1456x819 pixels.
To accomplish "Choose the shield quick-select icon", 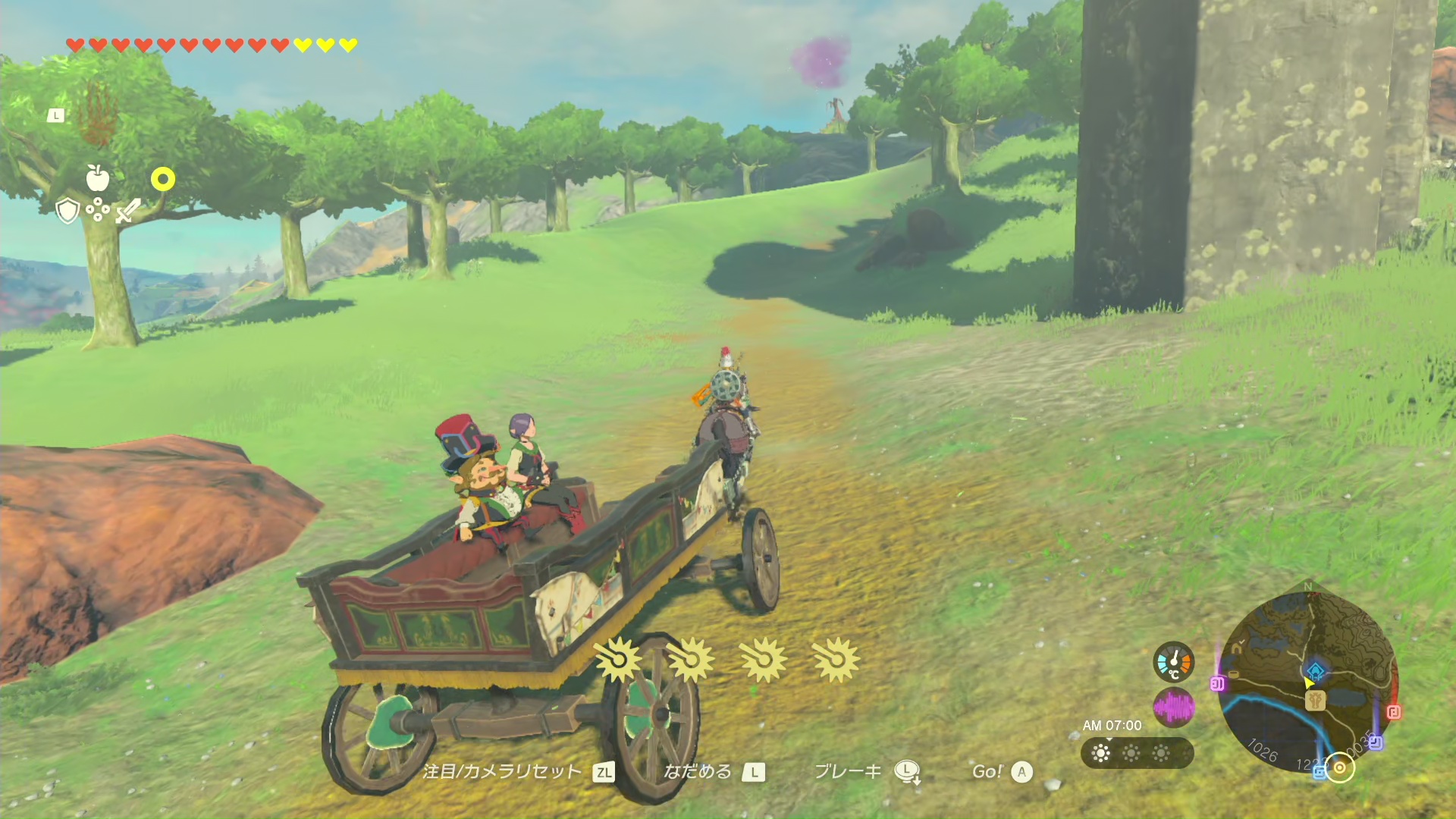I will point(68,211).
